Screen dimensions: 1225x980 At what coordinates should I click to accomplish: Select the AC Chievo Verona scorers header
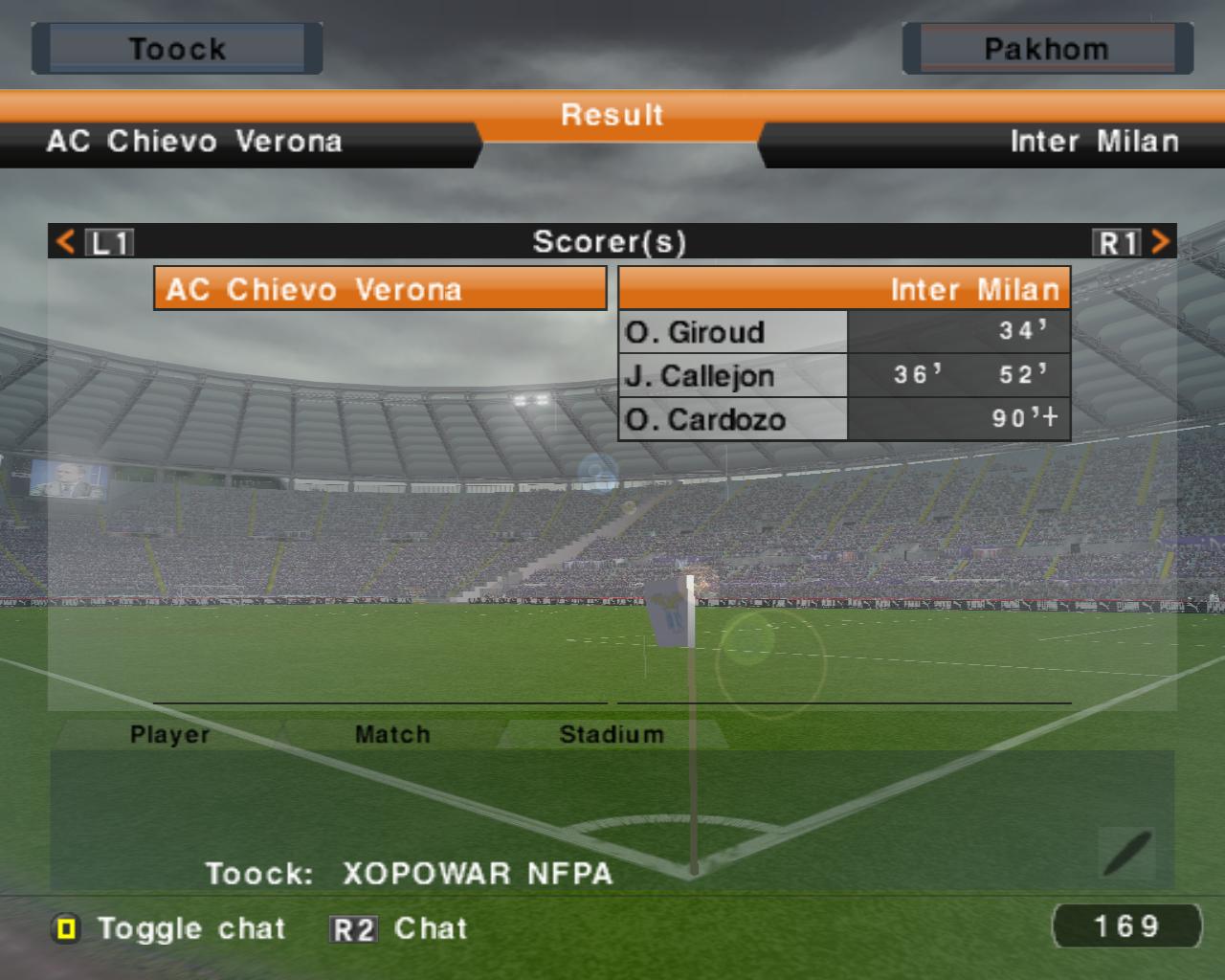point(380,289)
